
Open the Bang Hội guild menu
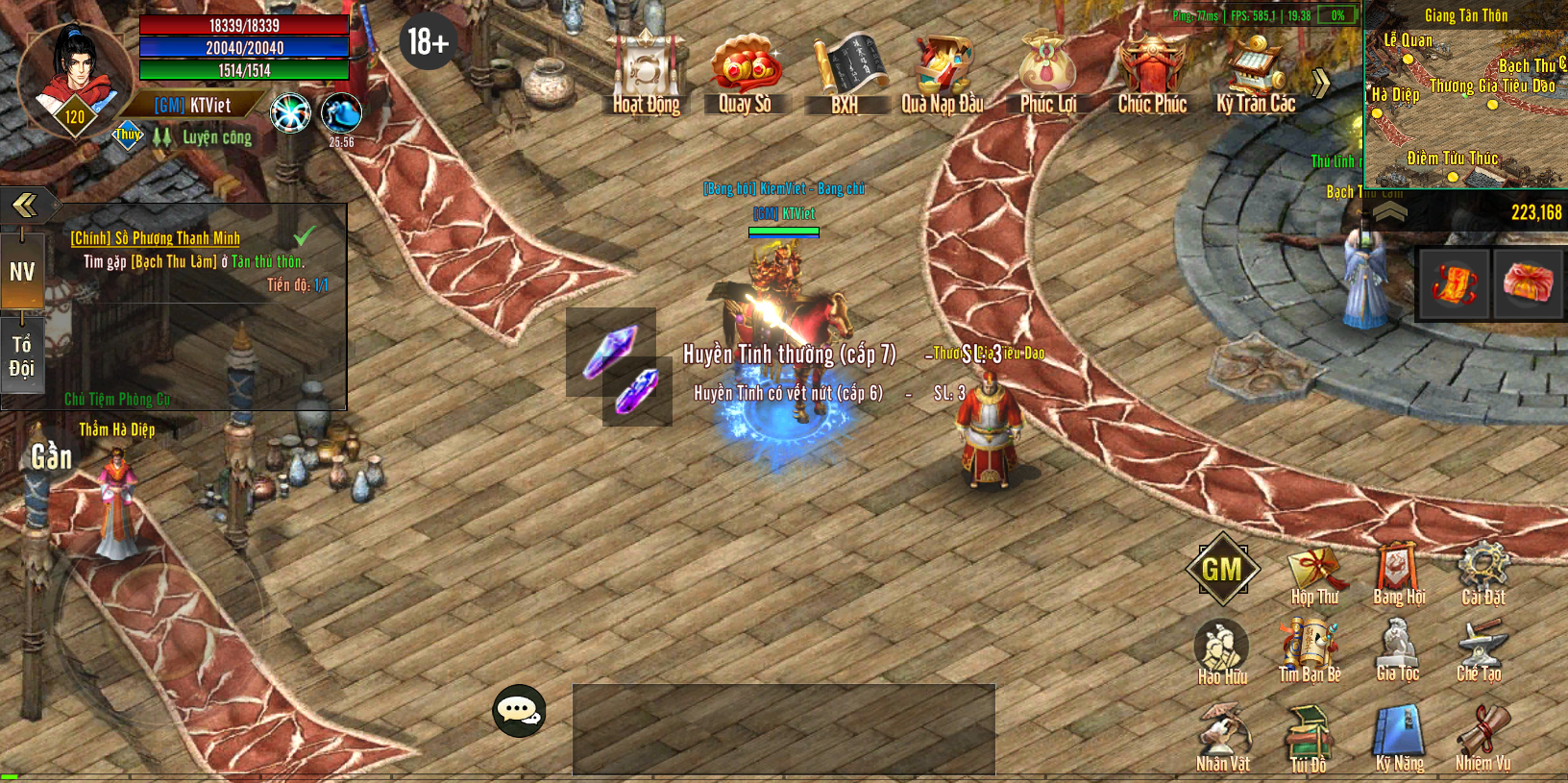(1398, 574)
